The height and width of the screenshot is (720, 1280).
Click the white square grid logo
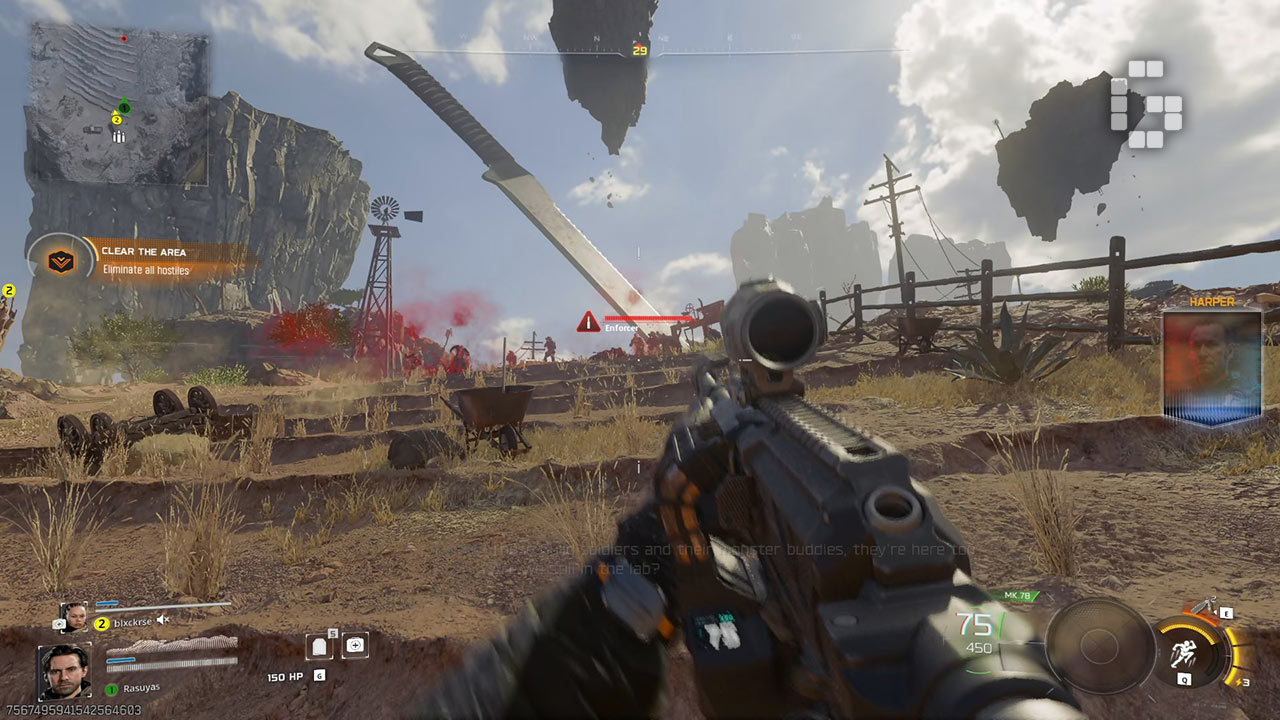(x=1146, y=104)
